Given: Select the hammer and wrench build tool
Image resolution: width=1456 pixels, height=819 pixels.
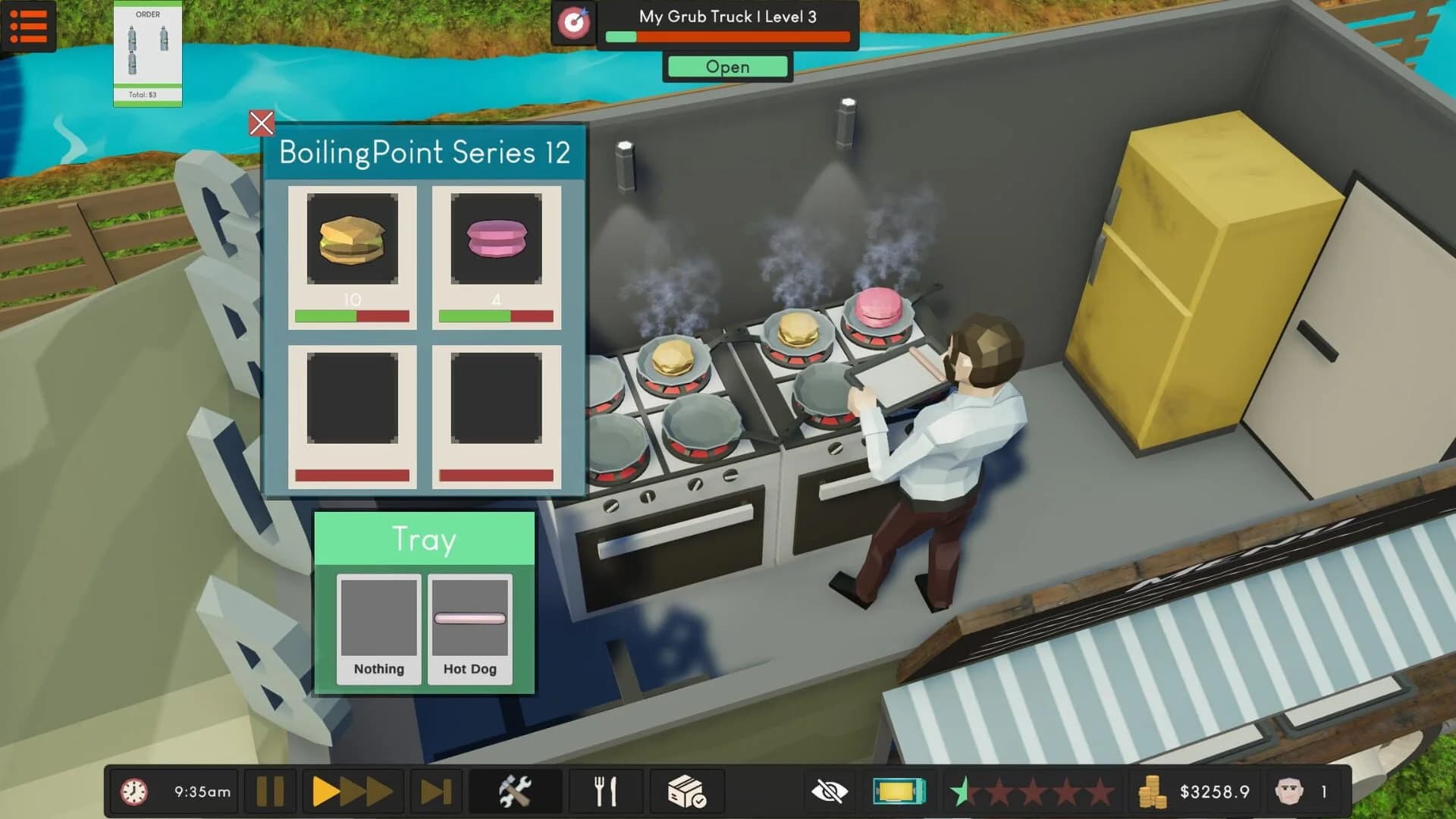Looking at the screenshot, I should pyautogui.click(x=515, y=791).
